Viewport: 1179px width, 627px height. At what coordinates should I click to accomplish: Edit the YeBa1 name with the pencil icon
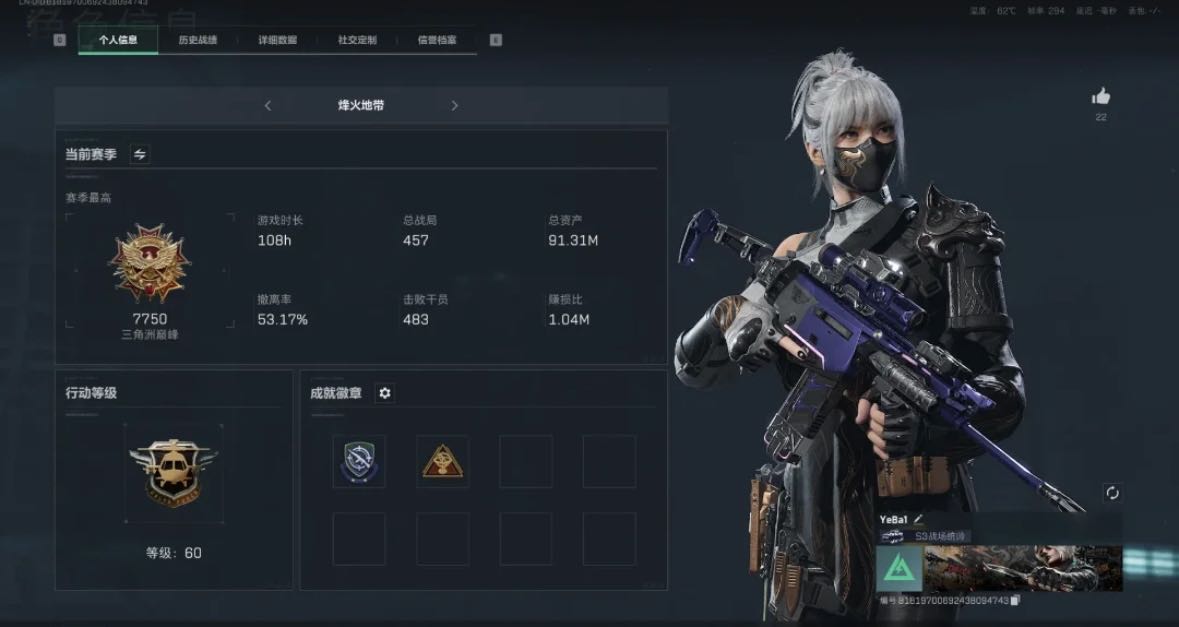(918, 519)
